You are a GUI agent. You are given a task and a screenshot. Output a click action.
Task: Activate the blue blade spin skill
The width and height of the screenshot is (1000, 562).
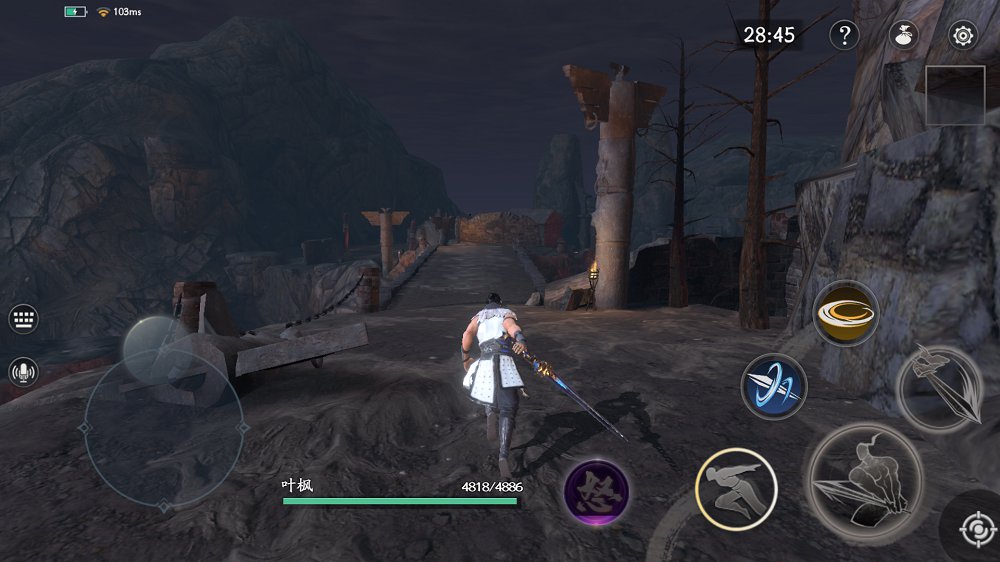point(774,386)
